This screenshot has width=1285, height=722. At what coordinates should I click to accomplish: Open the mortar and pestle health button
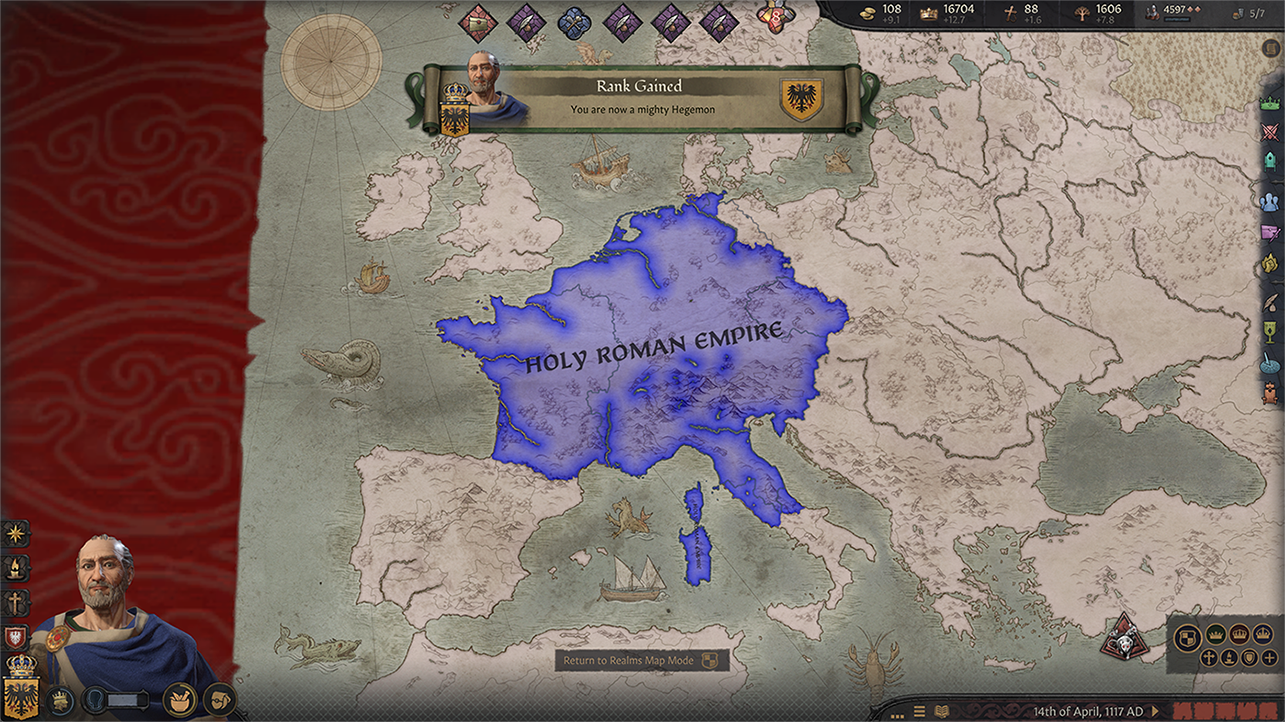pyautogui.click(x=179, y=698)
